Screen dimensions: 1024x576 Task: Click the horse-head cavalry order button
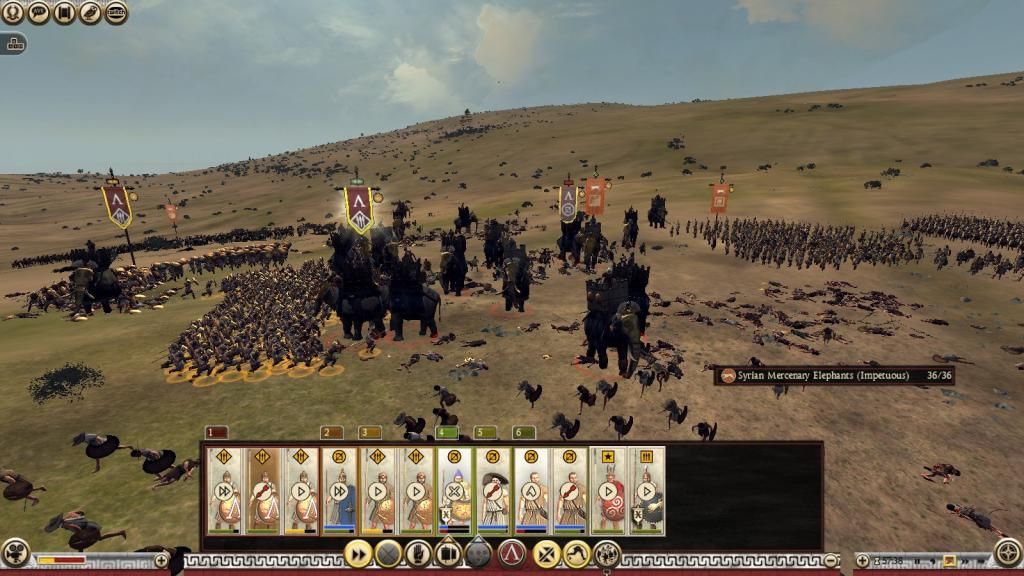pyautogui.click(x=577, y=553)
